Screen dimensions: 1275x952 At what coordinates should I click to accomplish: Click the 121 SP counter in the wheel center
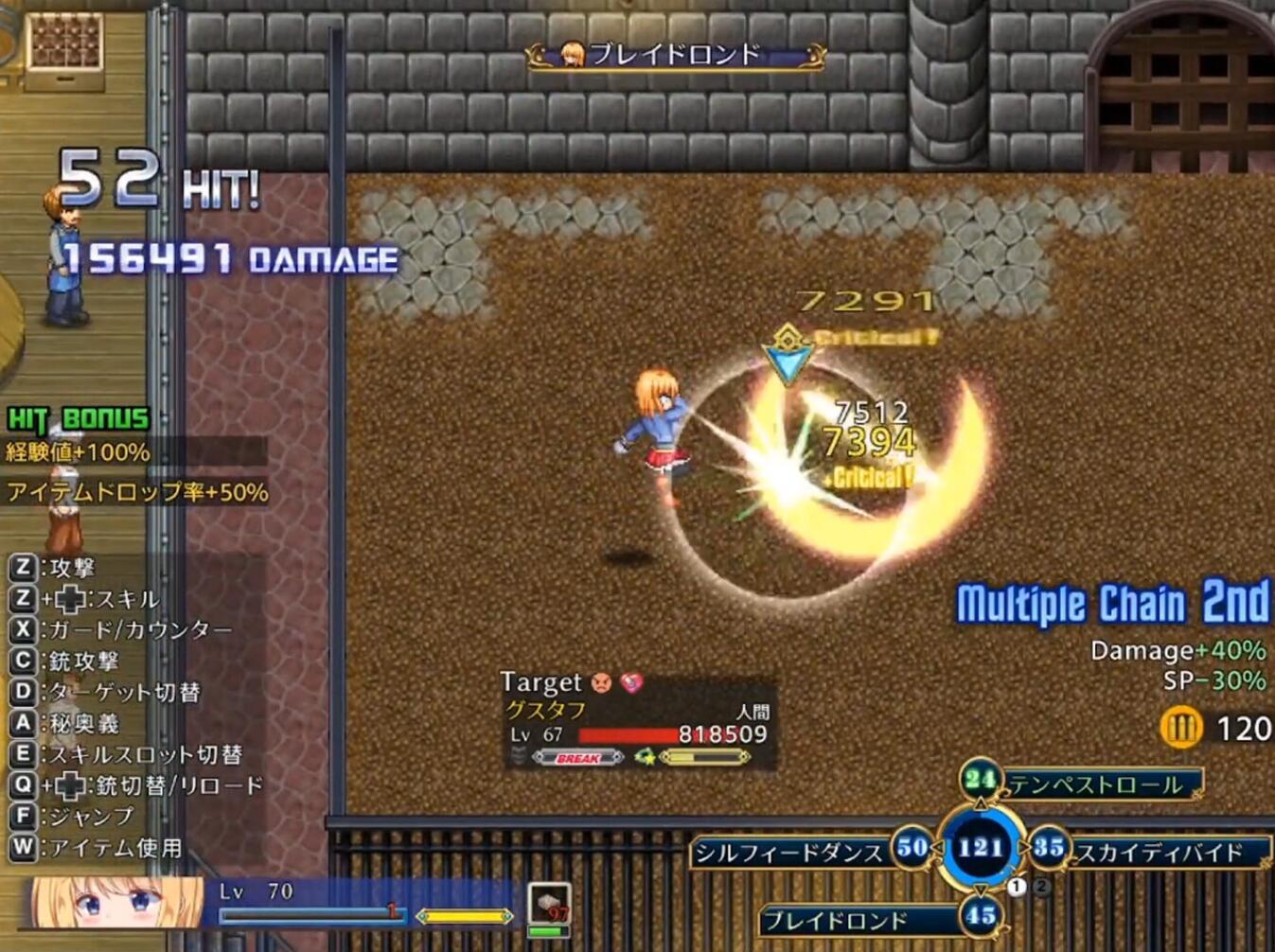point(981,848)
